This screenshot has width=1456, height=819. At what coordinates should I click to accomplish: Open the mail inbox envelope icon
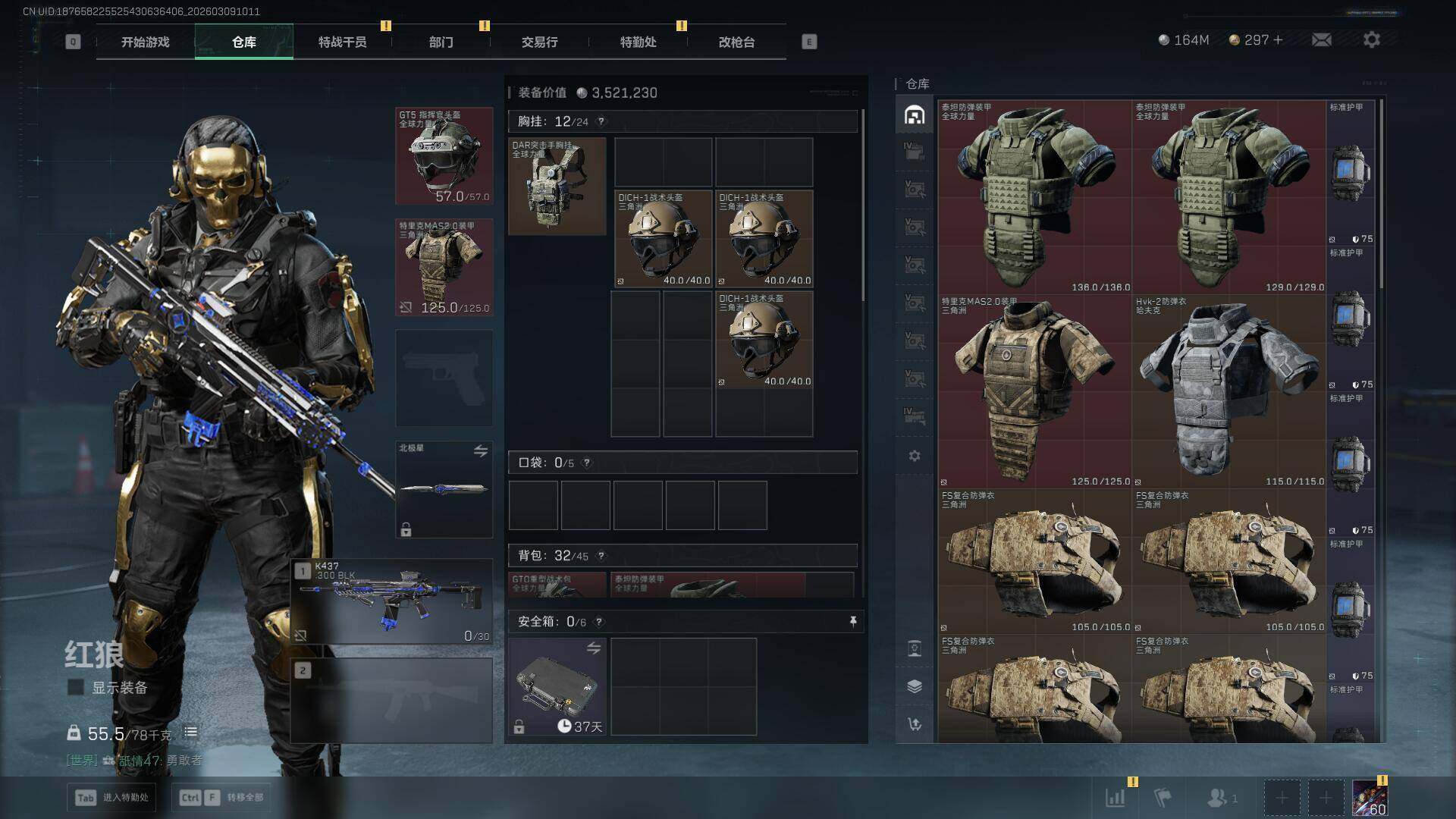[x=1321, y=40]
